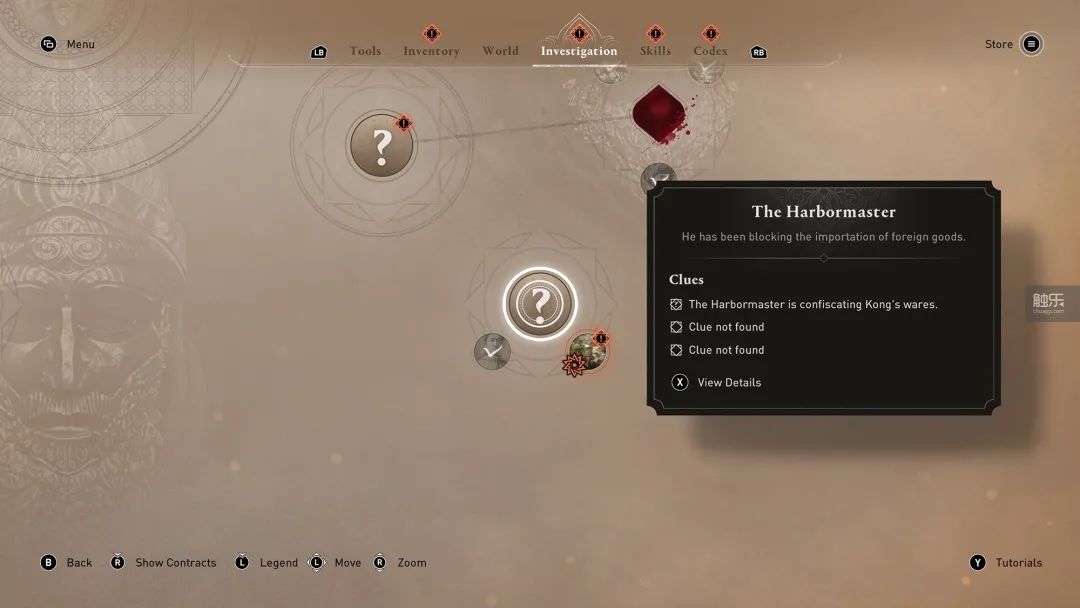The image size is (1080, 608).
Task: Switch to the Codex tab
Action: (x=710, y=51)
